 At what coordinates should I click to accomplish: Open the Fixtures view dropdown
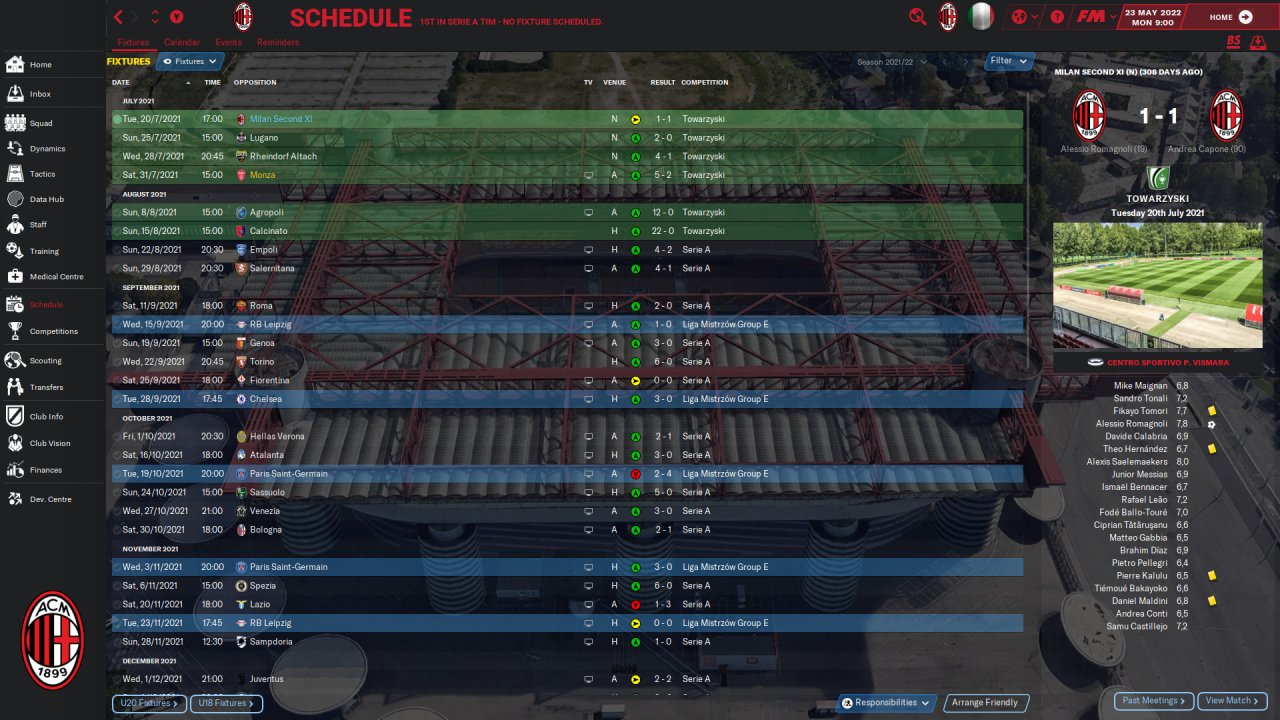[x=190, y=62]
